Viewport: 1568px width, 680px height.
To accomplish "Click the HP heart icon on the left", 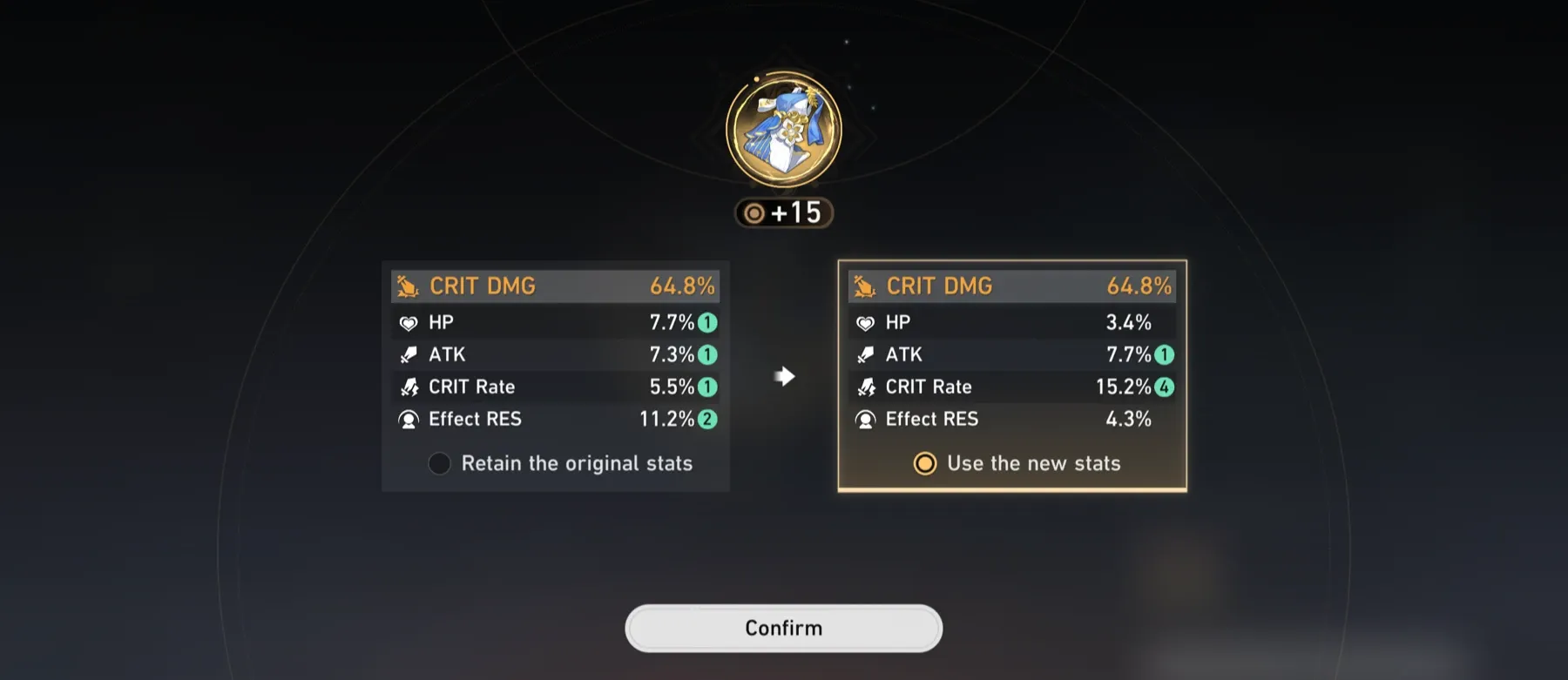I will pos(408,321).
